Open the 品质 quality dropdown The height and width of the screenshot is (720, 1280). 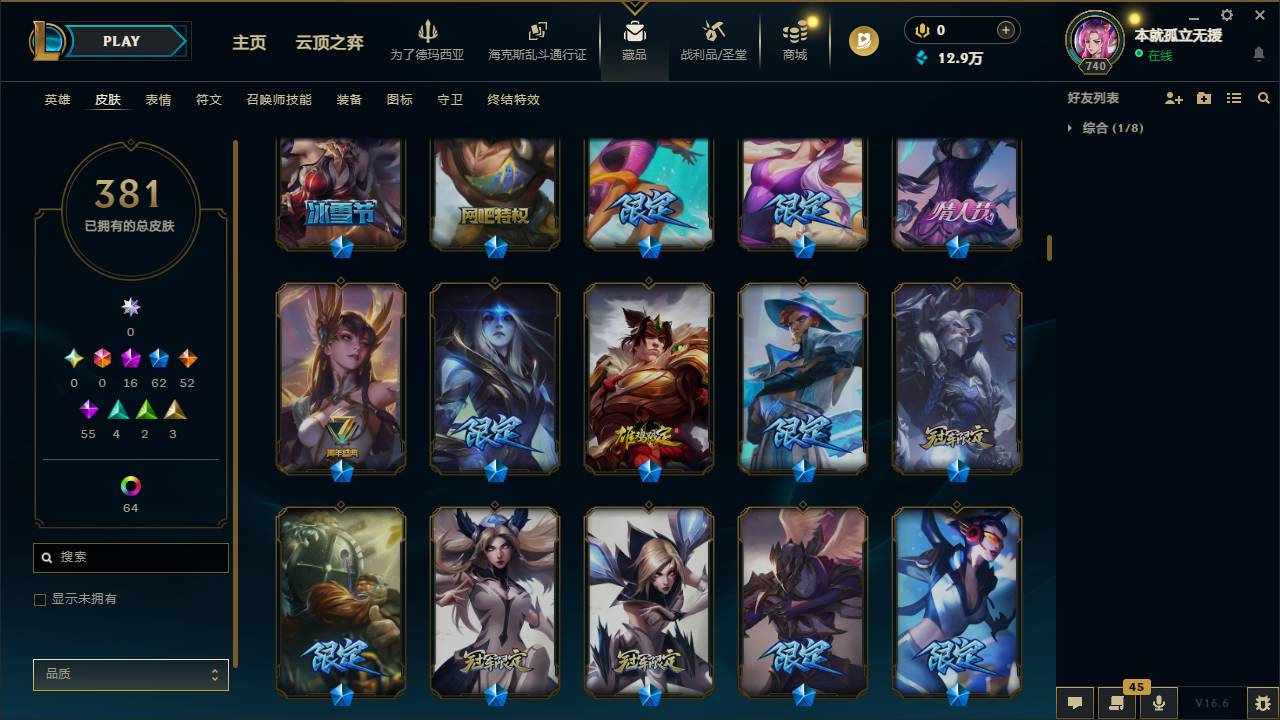click(130, 674)
